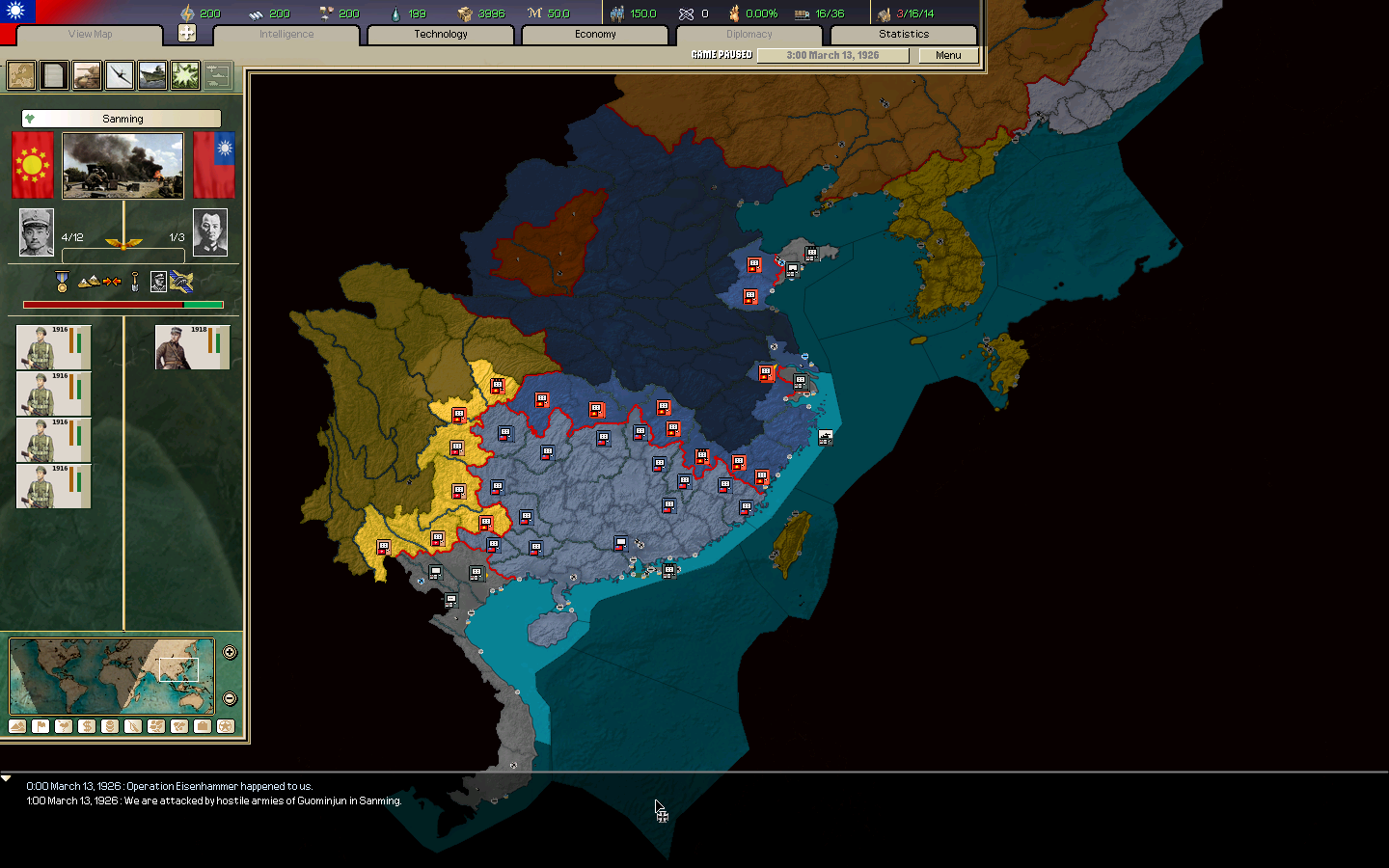Switch to the Statistics tab

[902, 34]
